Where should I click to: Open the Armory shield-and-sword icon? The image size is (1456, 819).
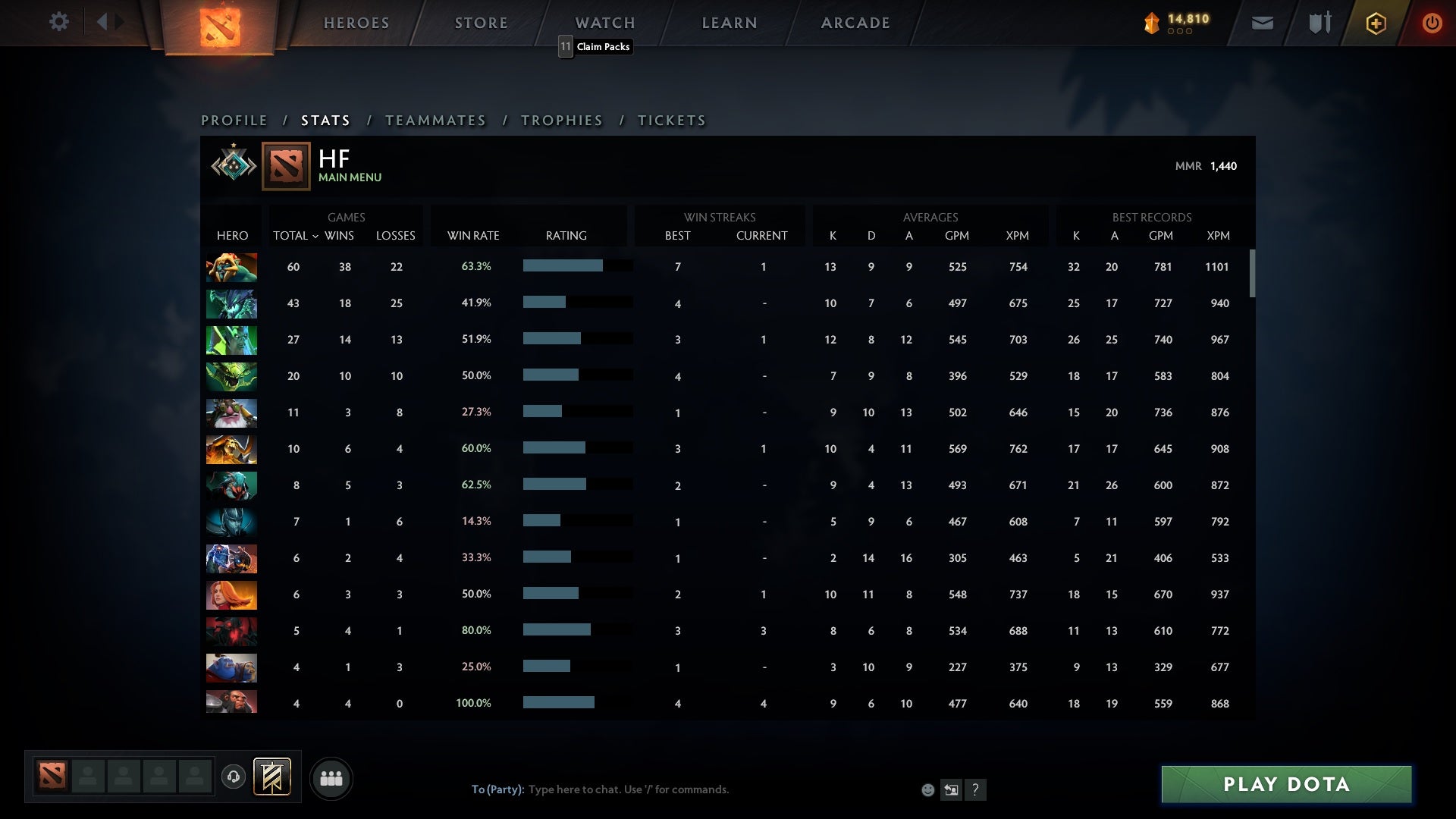pos(1319,23)
